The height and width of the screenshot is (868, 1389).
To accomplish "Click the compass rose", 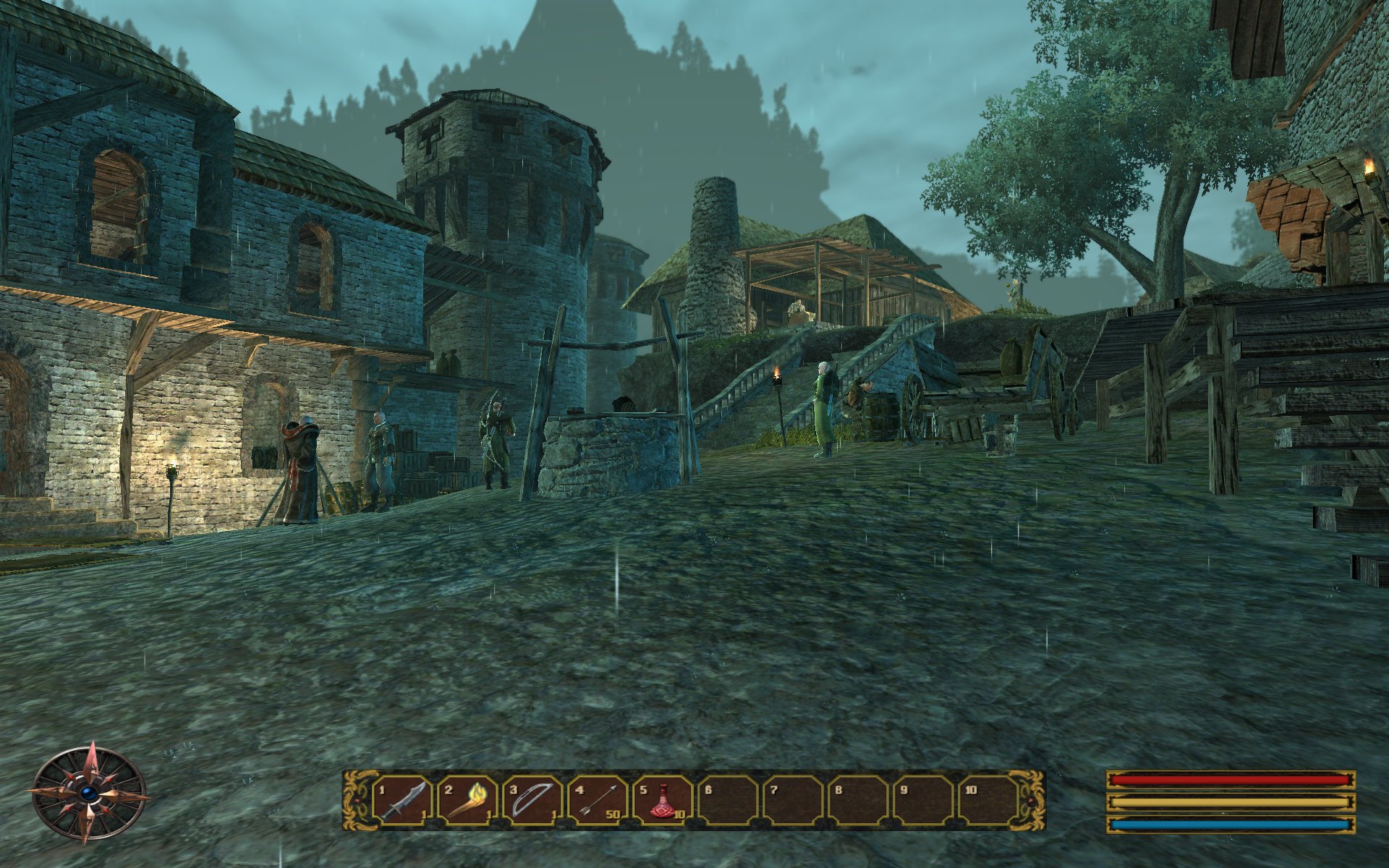I will pos(90,793).
